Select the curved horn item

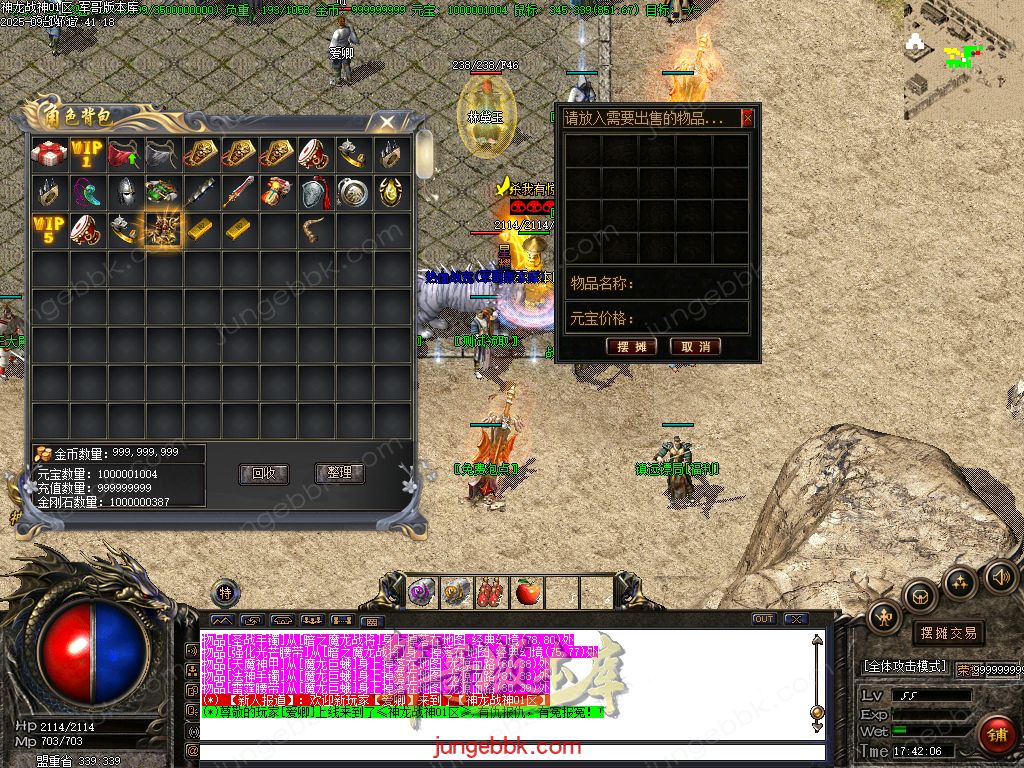point(314,230)
